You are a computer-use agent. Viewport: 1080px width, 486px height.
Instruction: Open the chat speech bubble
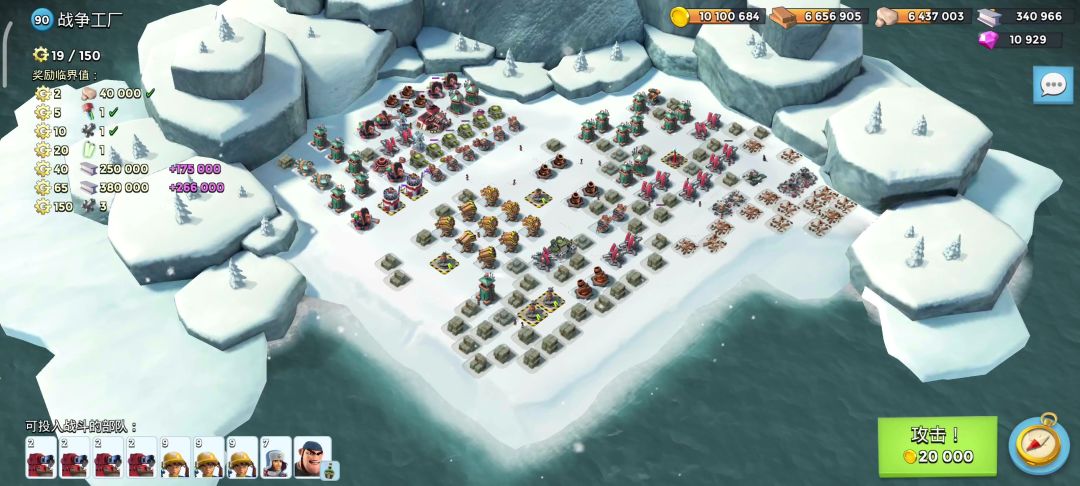coord(1052,85)
